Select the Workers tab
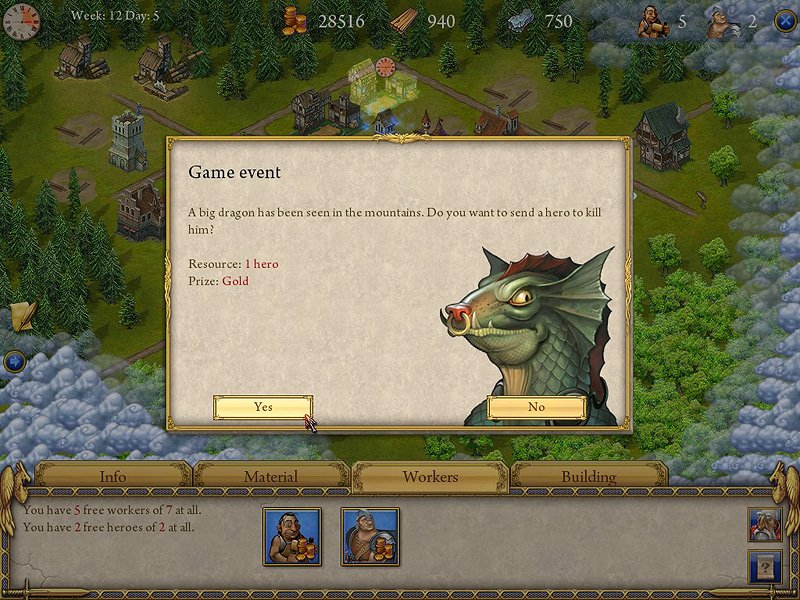This screenshot has width=800, height=600. pos(430,477)
